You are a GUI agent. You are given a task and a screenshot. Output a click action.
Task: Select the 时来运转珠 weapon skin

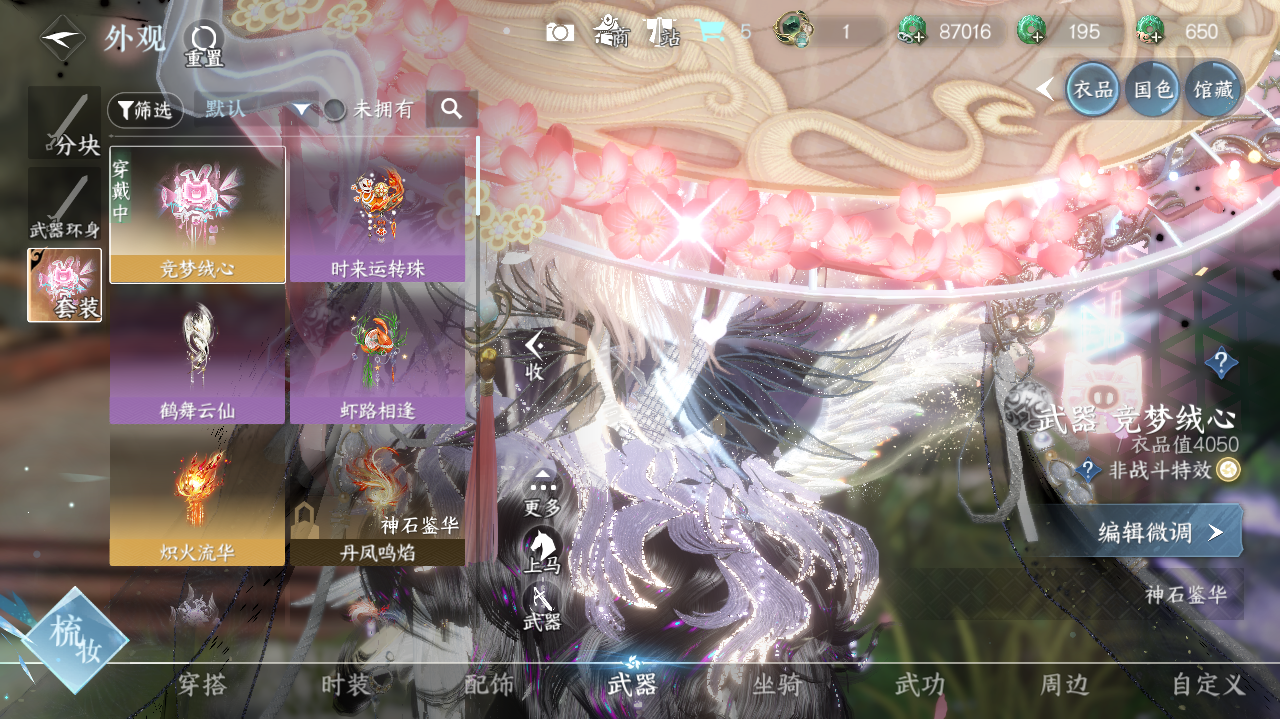[377, 214]
